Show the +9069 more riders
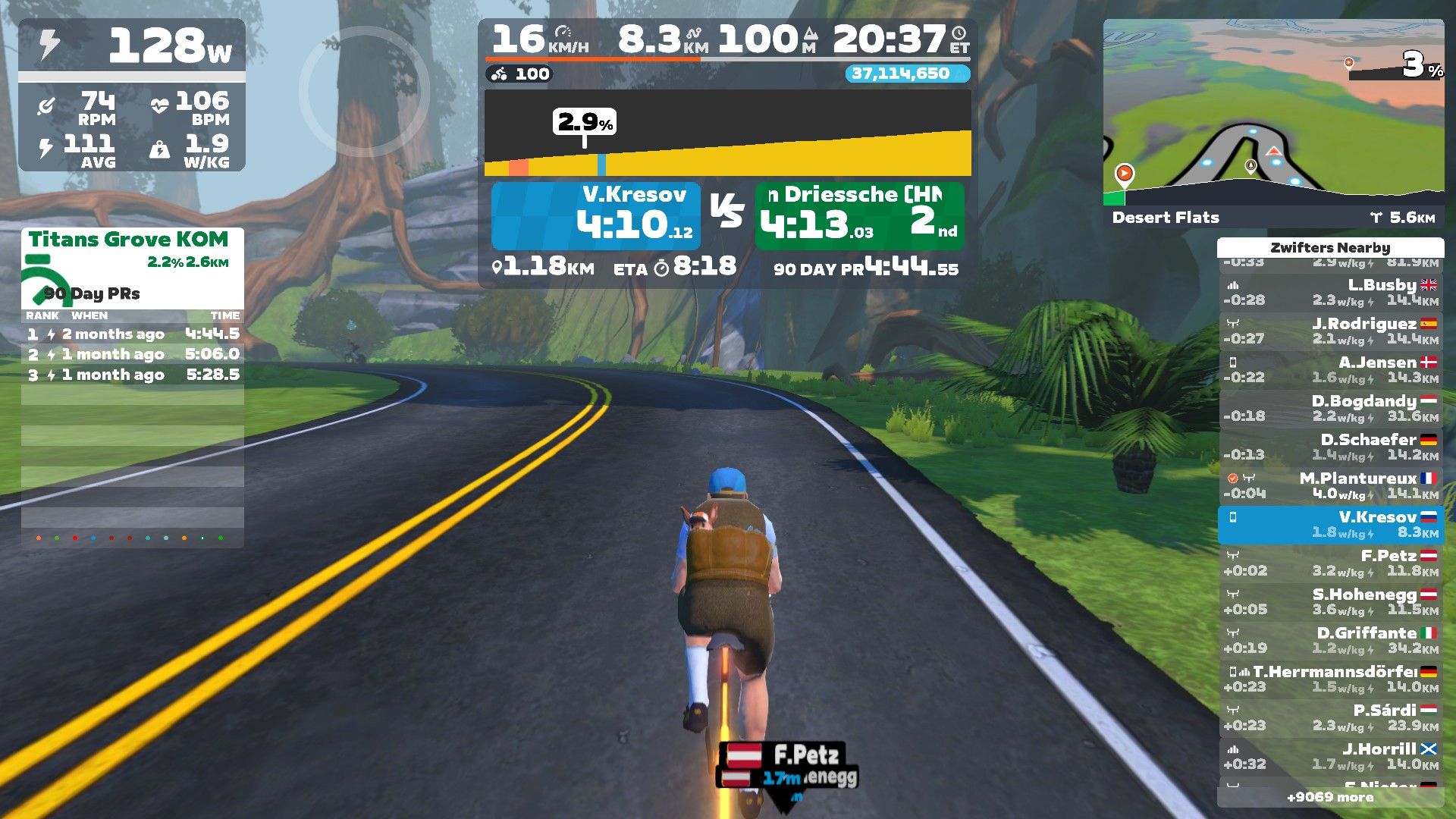This screenshot has height=819, width=1456. pos(1330,797)
